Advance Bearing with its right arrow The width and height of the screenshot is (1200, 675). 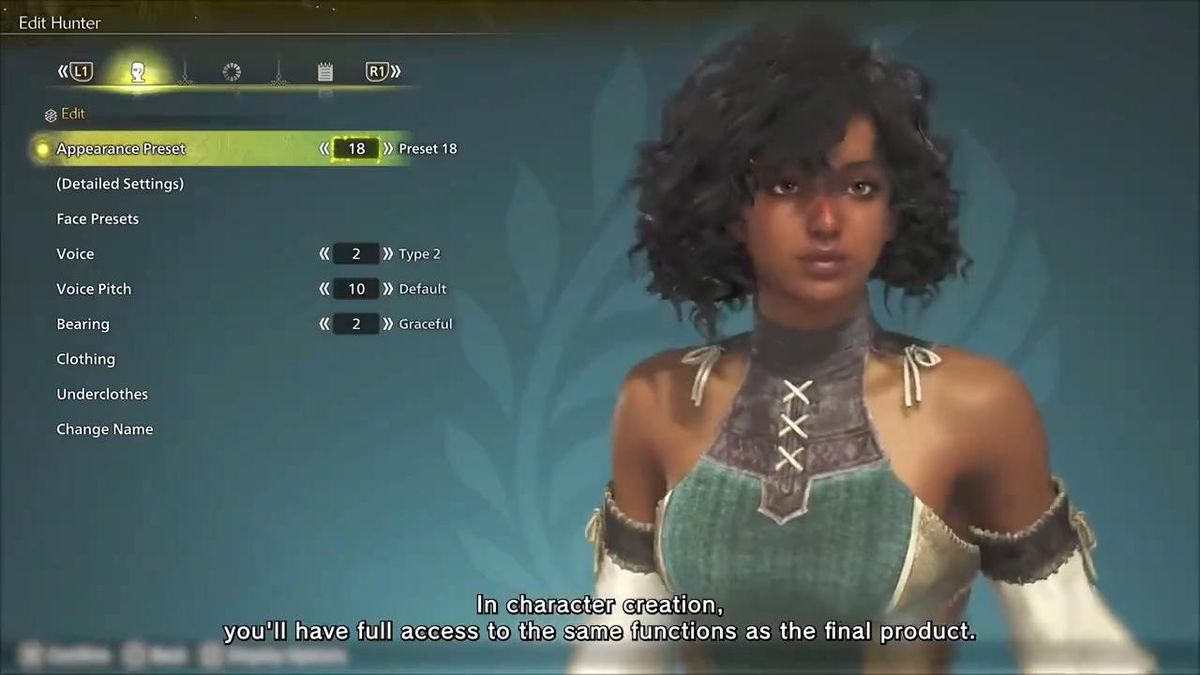tap(388, 324)
